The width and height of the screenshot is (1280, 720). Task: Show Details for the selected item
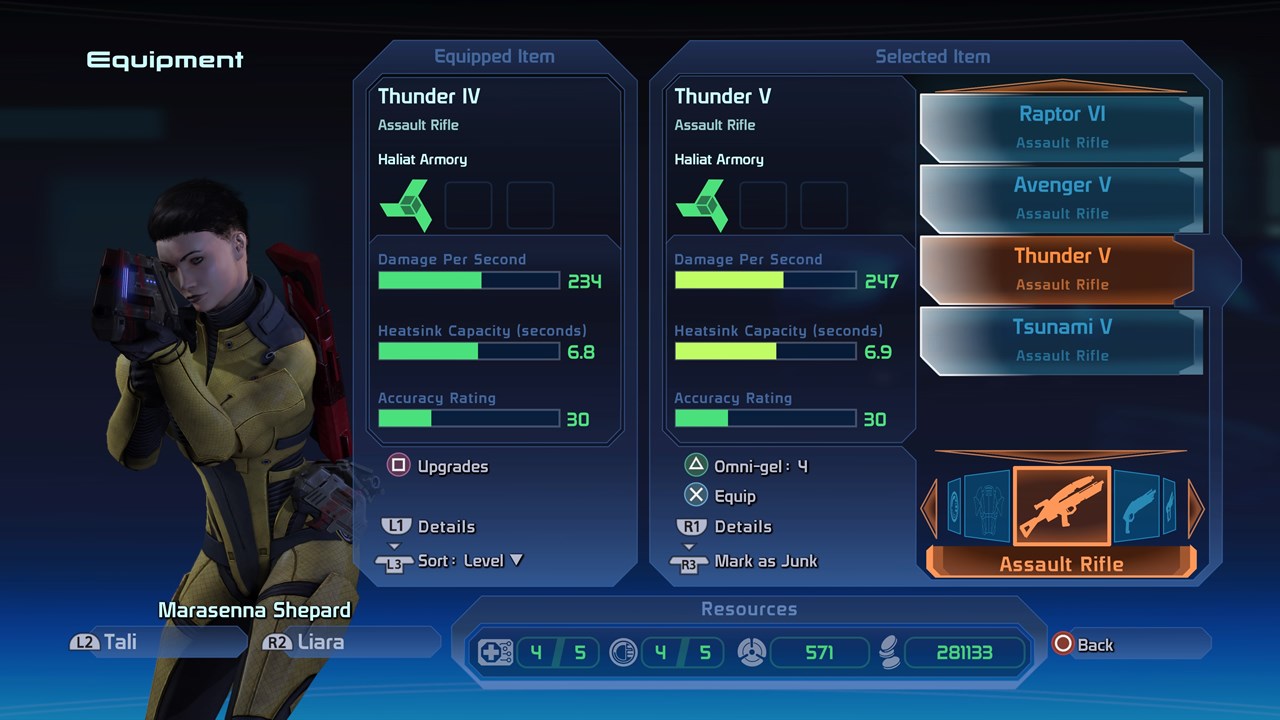tap(725, 527)
